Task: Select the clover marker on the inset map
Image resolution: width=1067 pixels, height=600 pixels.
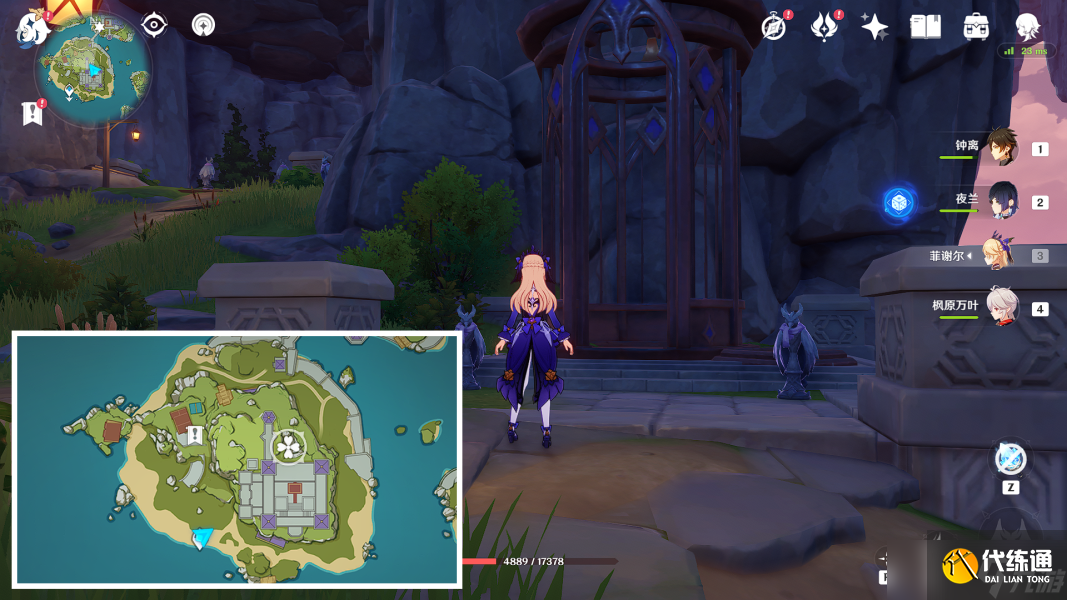Action: pos(287,447)
